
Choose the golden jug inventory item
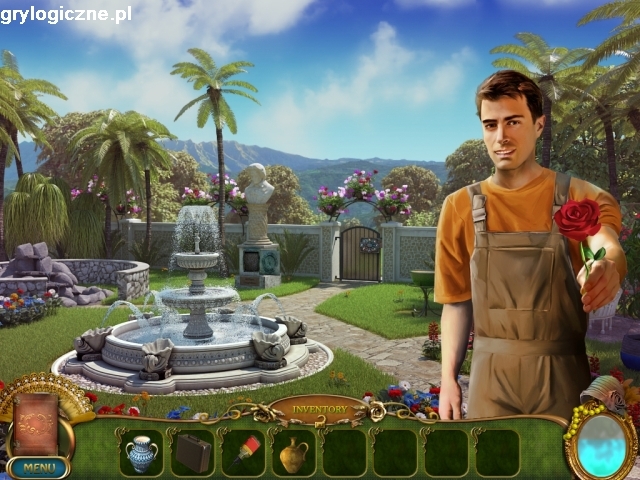[x=293, y=454]
